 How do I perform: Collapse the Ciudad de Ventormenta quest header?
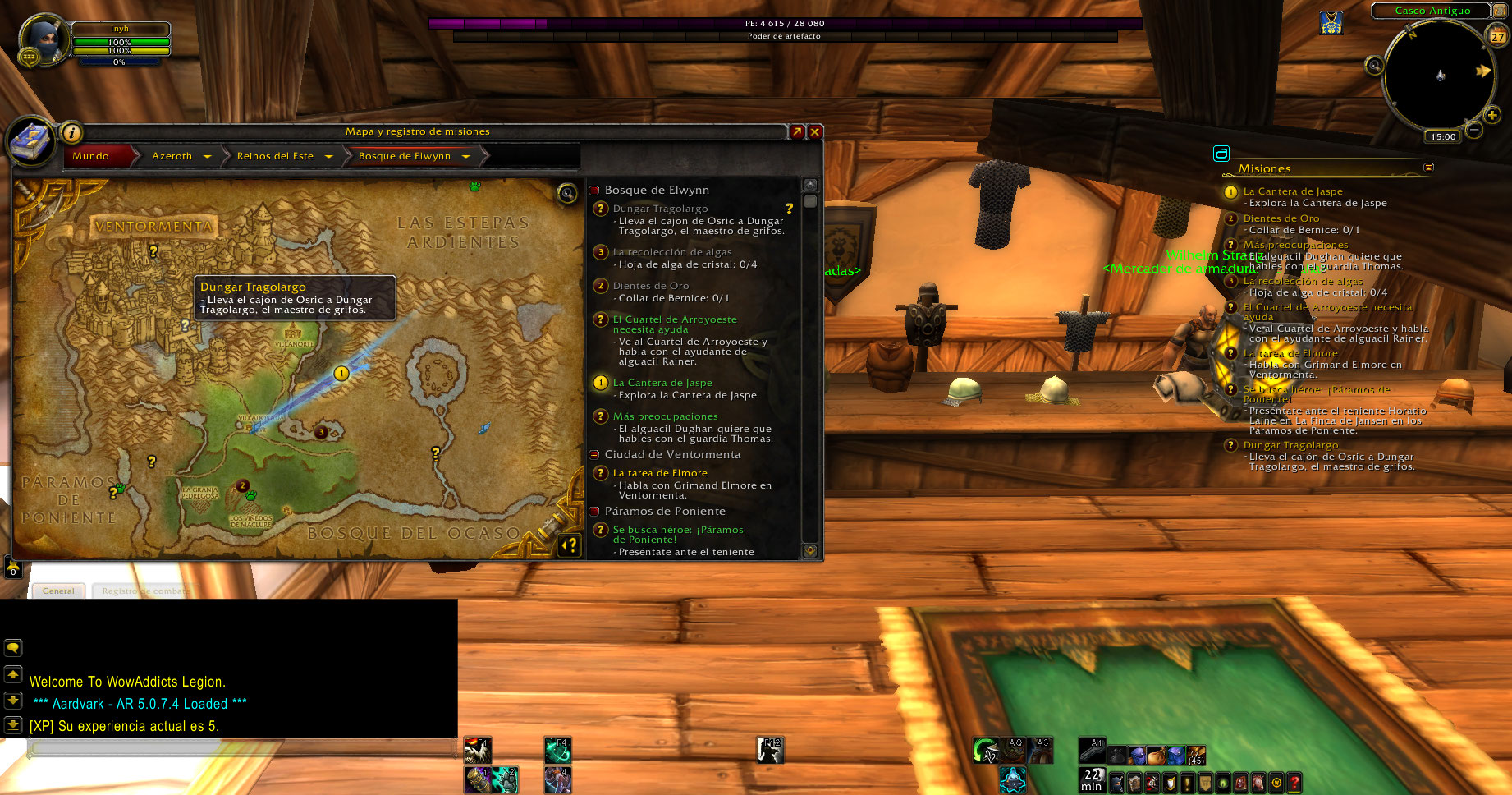(x=594, y=455)
